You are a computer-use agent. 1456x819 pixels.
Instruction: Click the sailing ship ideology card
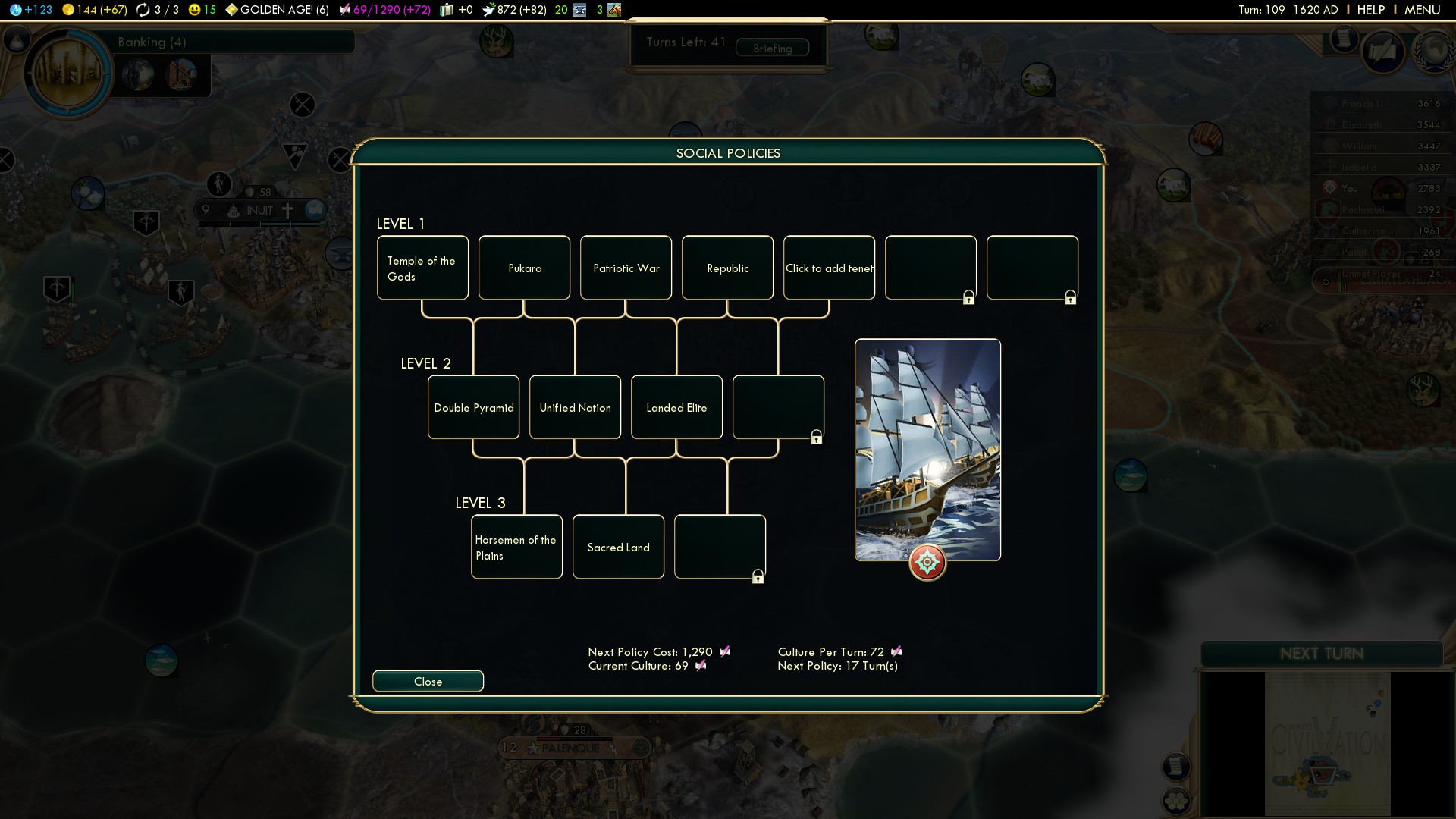click(x=927, y=450)
